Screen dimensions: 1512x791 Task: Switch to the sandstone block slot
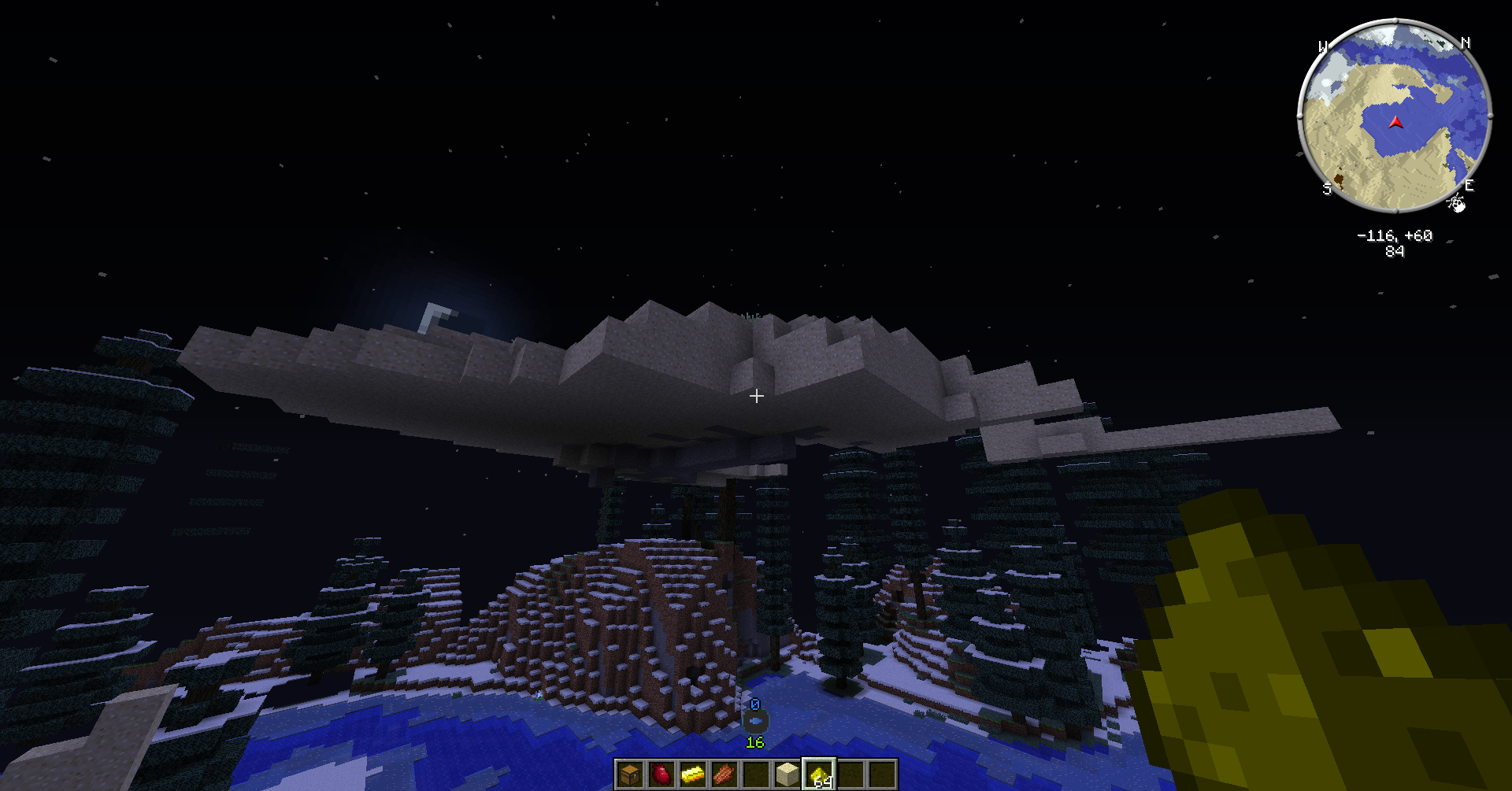pos(787,774)
